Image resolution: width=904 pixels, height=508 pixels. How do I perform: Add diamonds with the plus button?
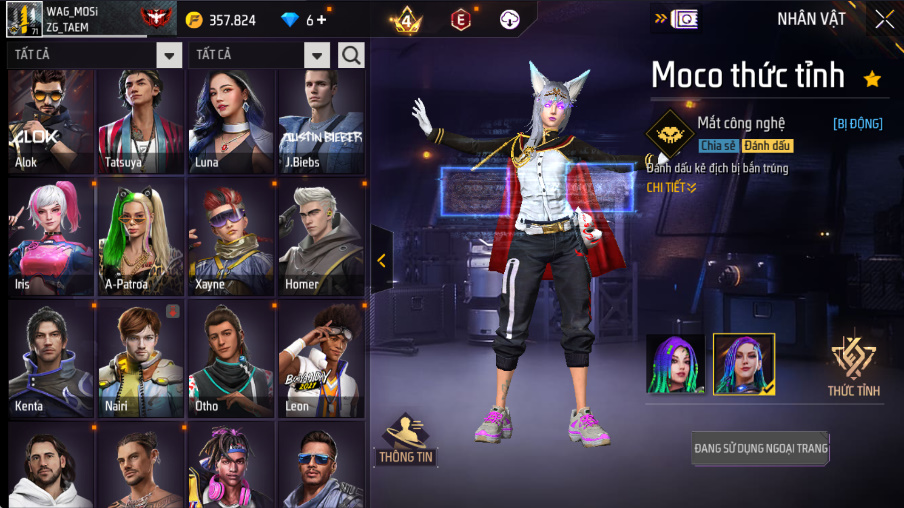click(x=322, y=20)
